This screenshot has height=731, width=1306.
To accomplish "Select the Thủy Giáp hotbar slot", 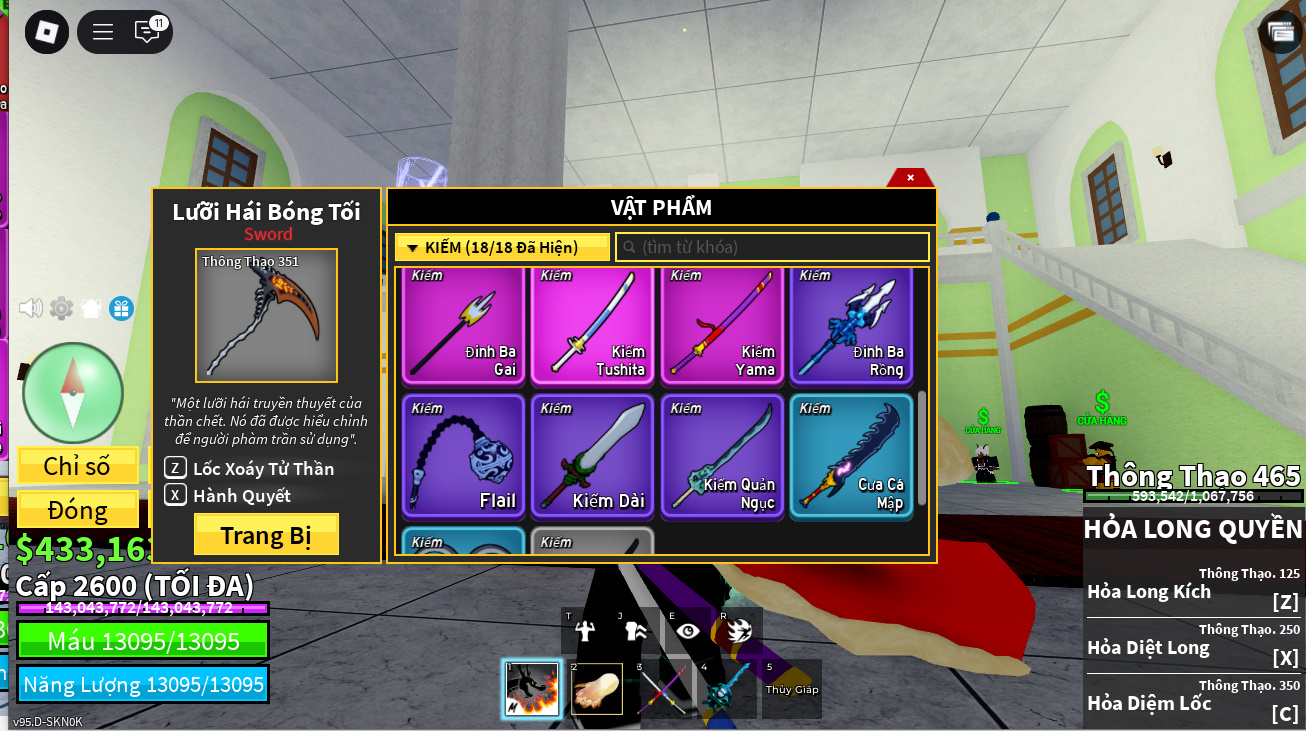I will pos(792,689).
